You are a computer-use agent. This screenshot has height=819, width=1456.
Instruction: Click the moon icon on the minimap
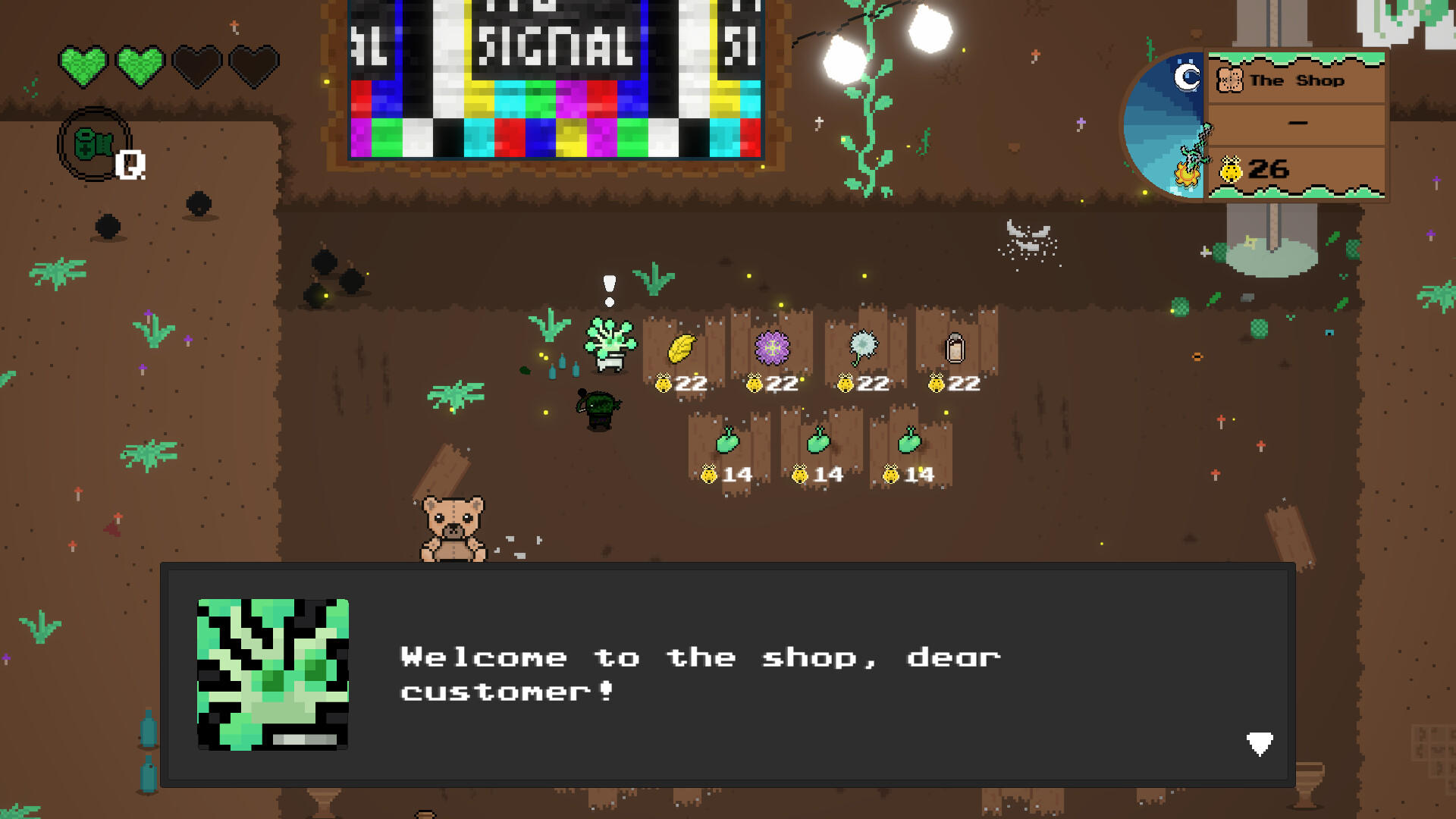tap(1185, 76)
